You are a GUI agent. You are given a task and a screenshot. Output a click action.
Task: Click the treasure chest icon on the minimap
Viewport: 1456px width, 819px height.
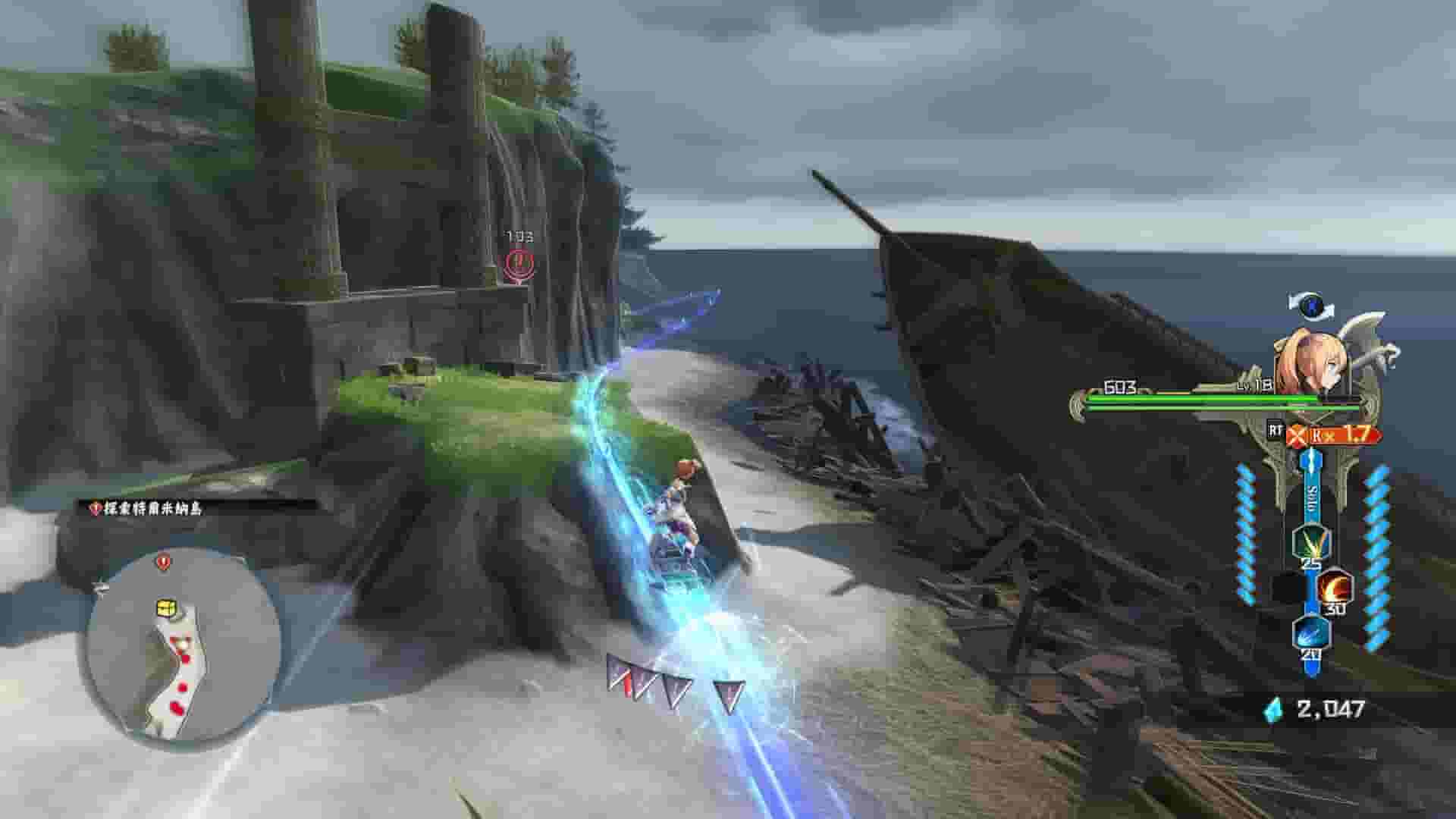point(167,607)
